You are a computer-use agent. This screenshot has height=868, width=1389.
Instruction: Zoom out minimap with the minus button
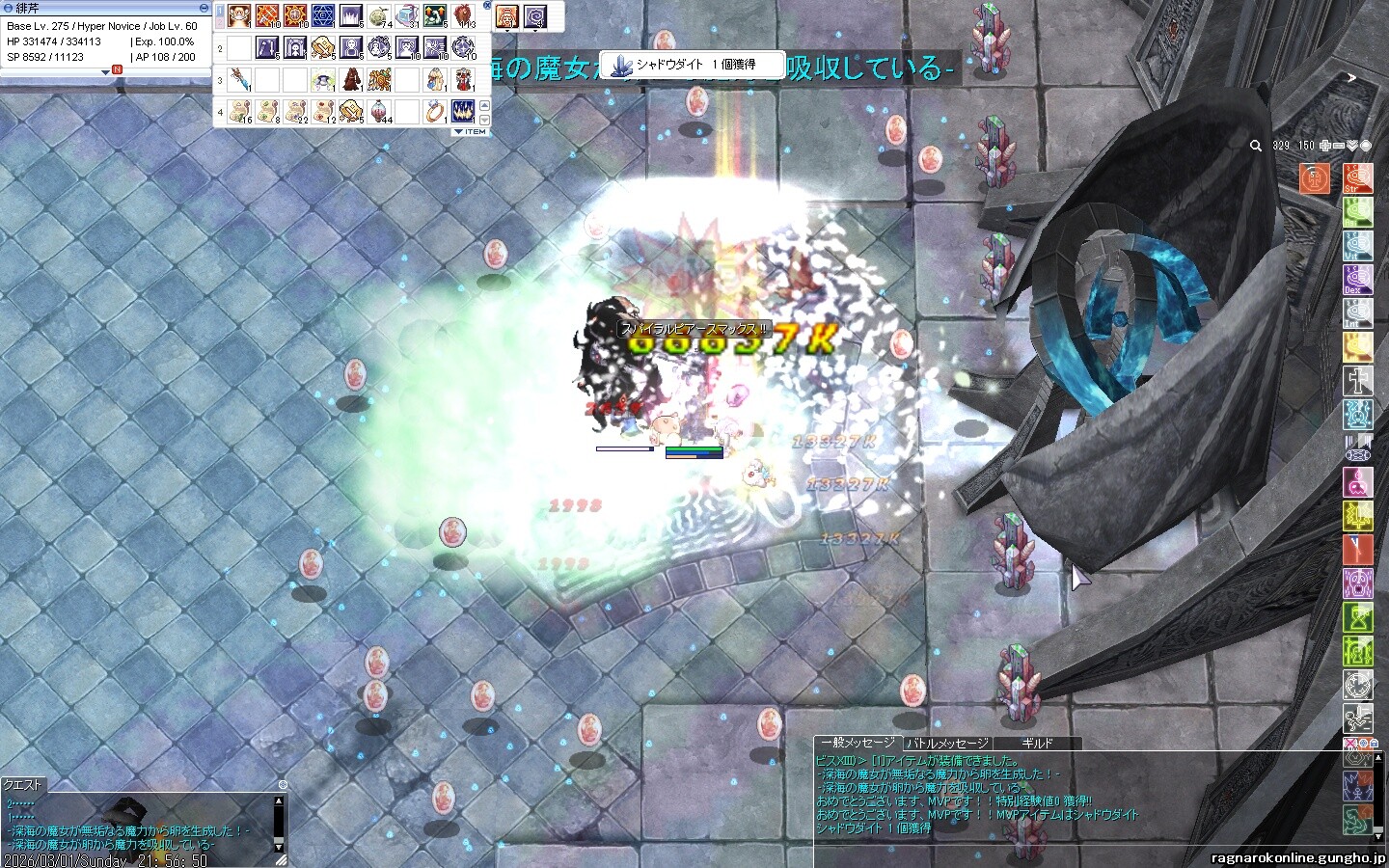[x=1340, y=146]
